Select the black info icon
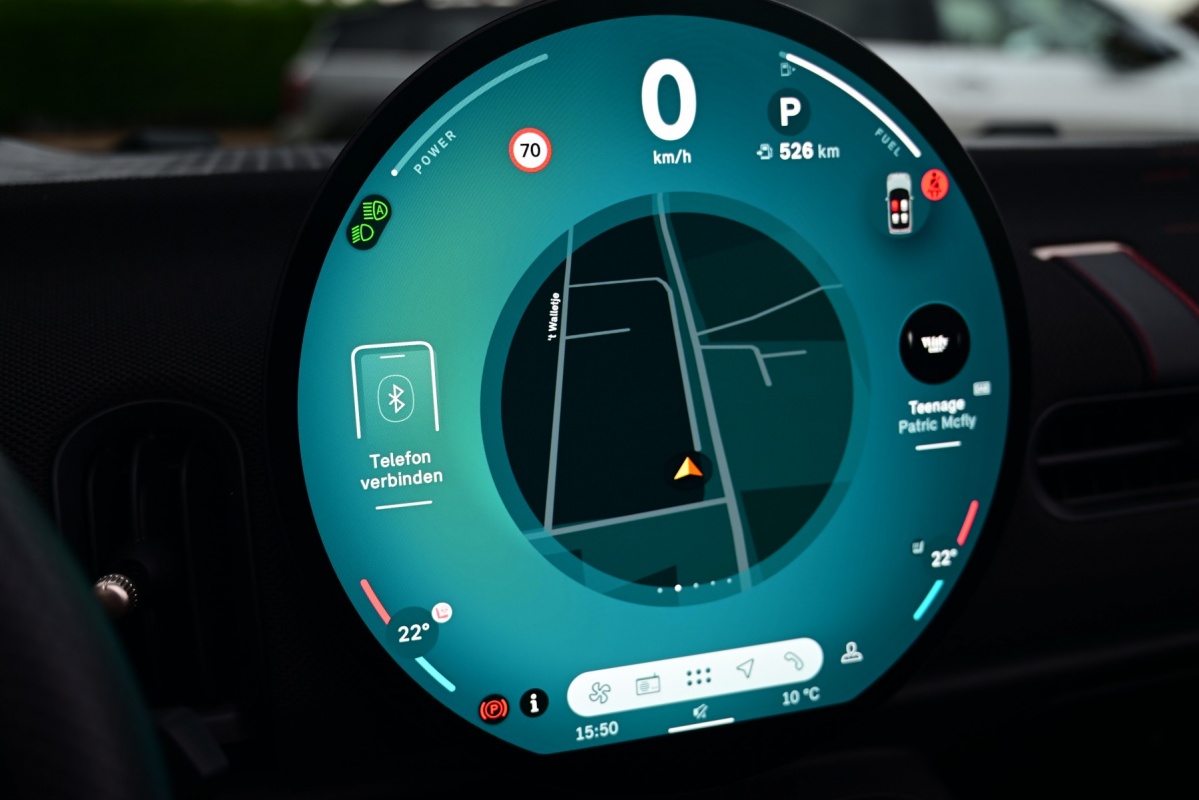 [x=534, y=702]
